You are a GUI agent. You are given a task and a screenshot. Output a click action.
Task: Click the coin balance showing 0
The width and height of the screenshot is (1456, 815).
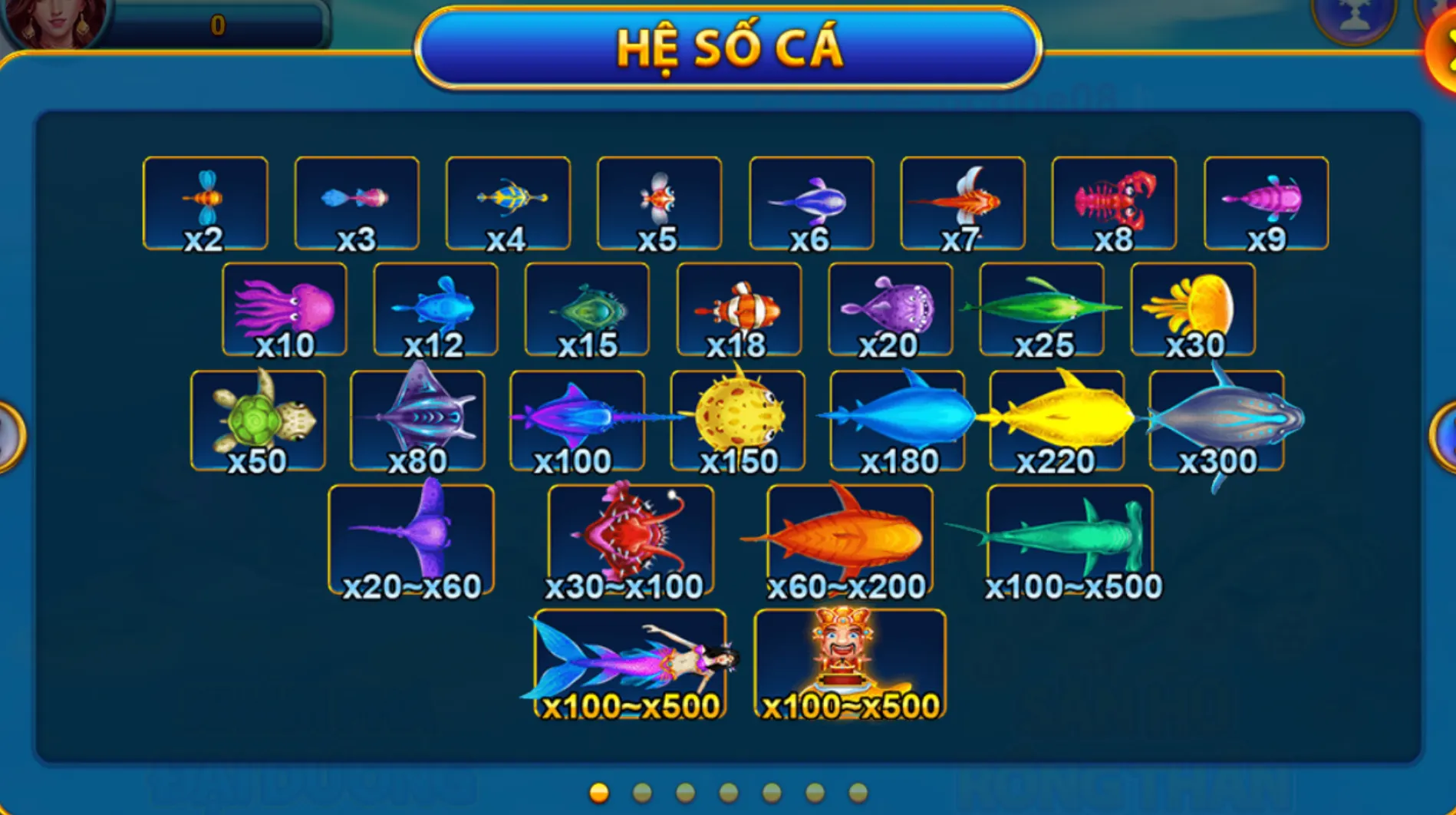point(217,23)
